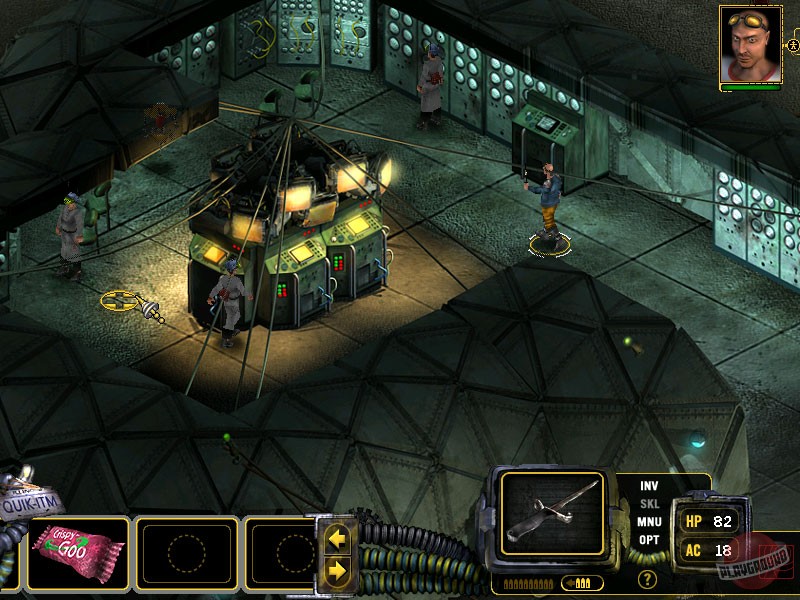Click the equipped weapon slot

click(x=552, y=513)
